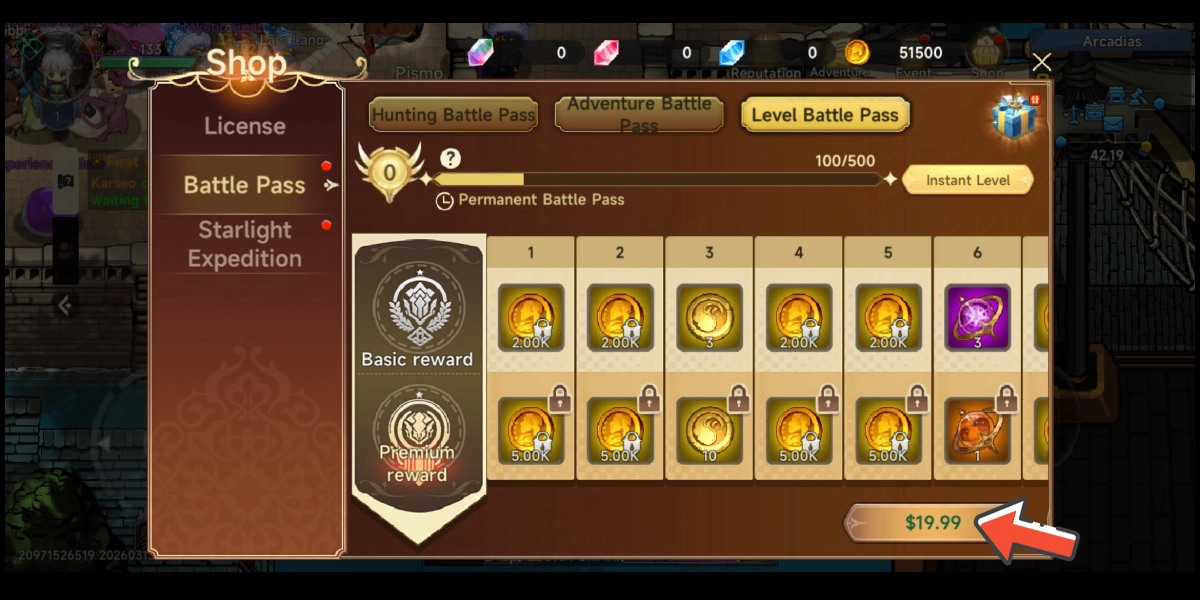Close the Shop window
The image size is (1200, 600).
point(1041,62)
